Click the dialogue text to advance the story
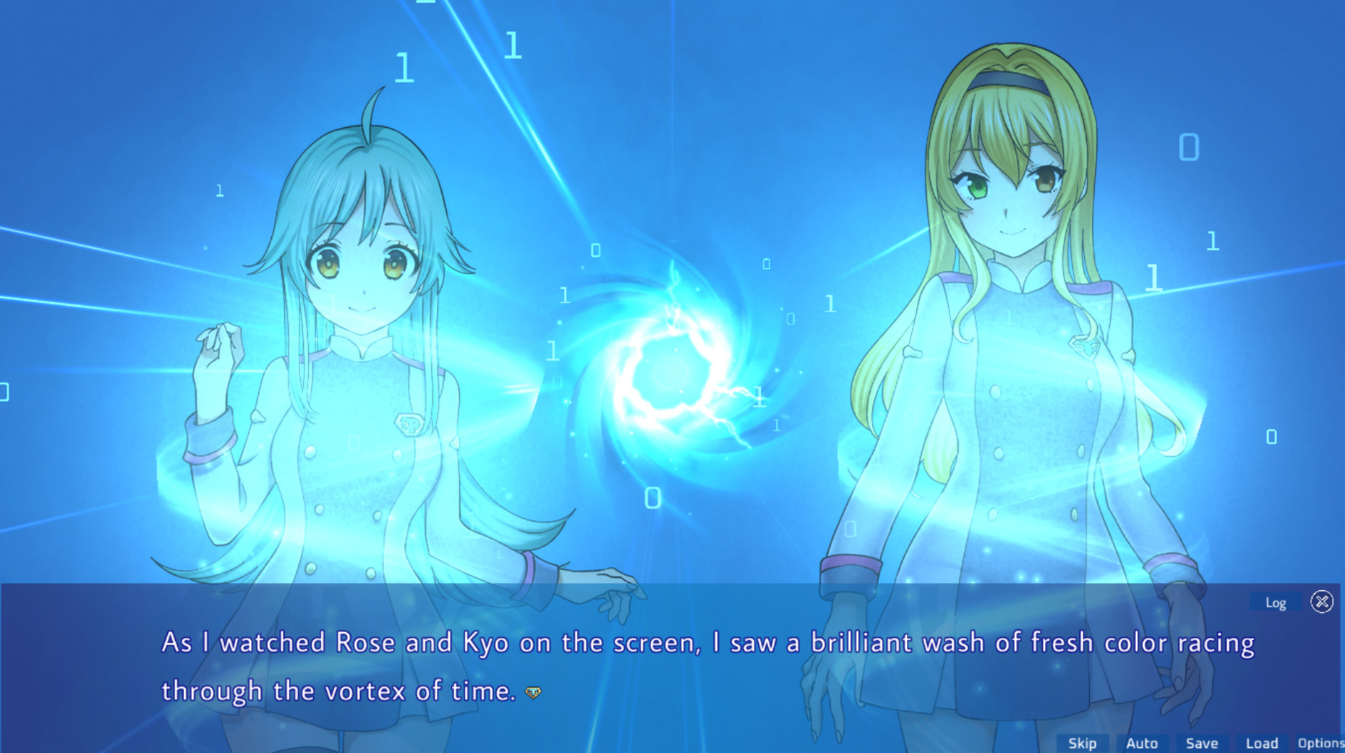 click(700, 642)
